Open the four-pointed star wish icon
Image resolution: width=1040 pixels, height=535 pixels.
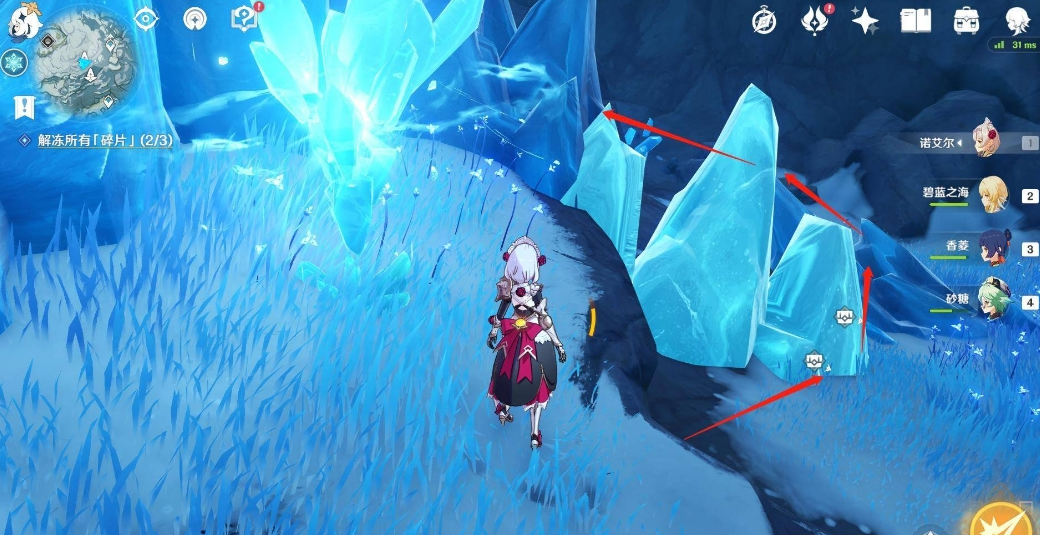click(x=865, y=20)
